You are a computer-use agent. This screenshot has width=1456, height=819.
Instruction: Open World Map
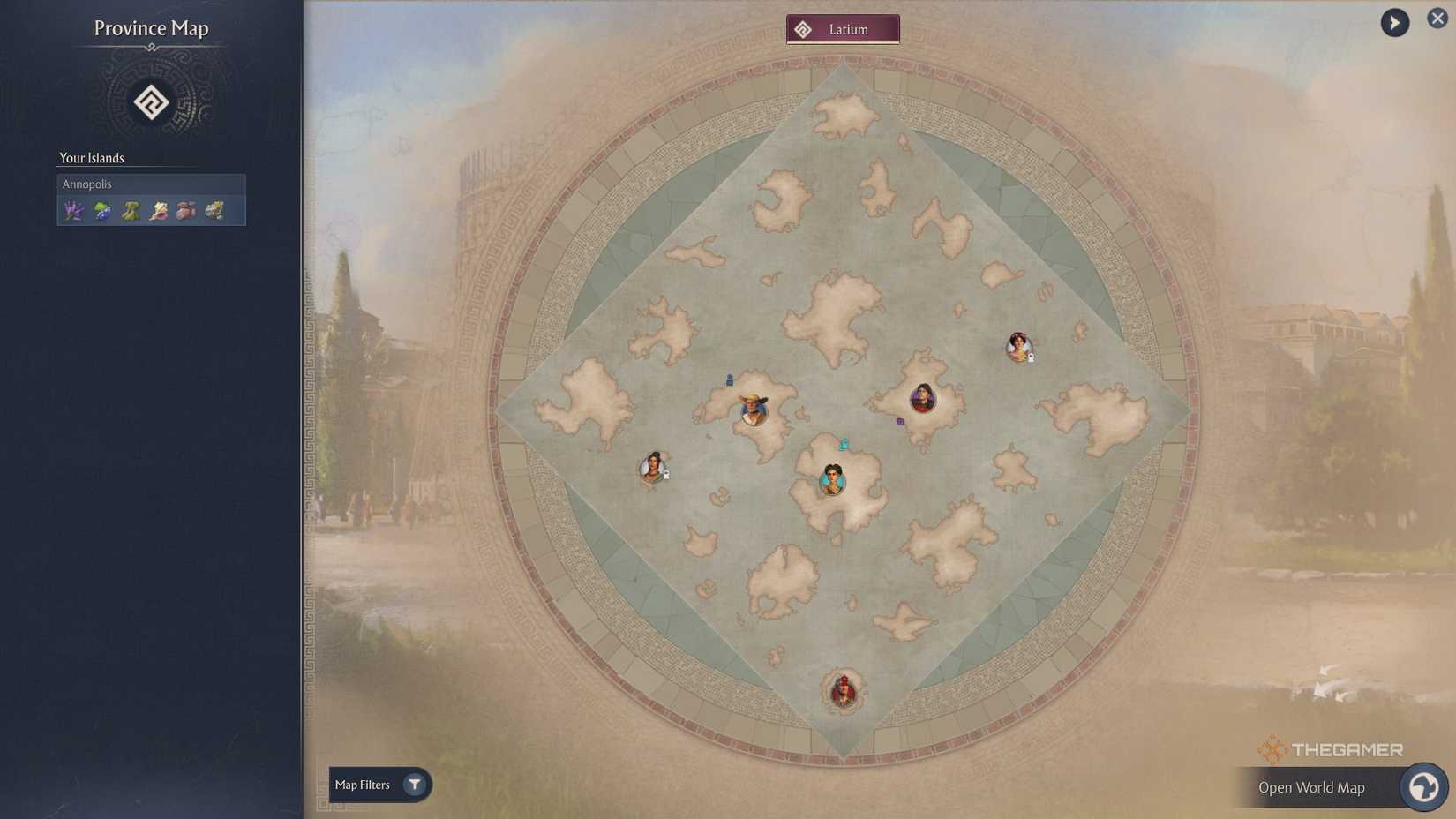(x=1312, y=786)
